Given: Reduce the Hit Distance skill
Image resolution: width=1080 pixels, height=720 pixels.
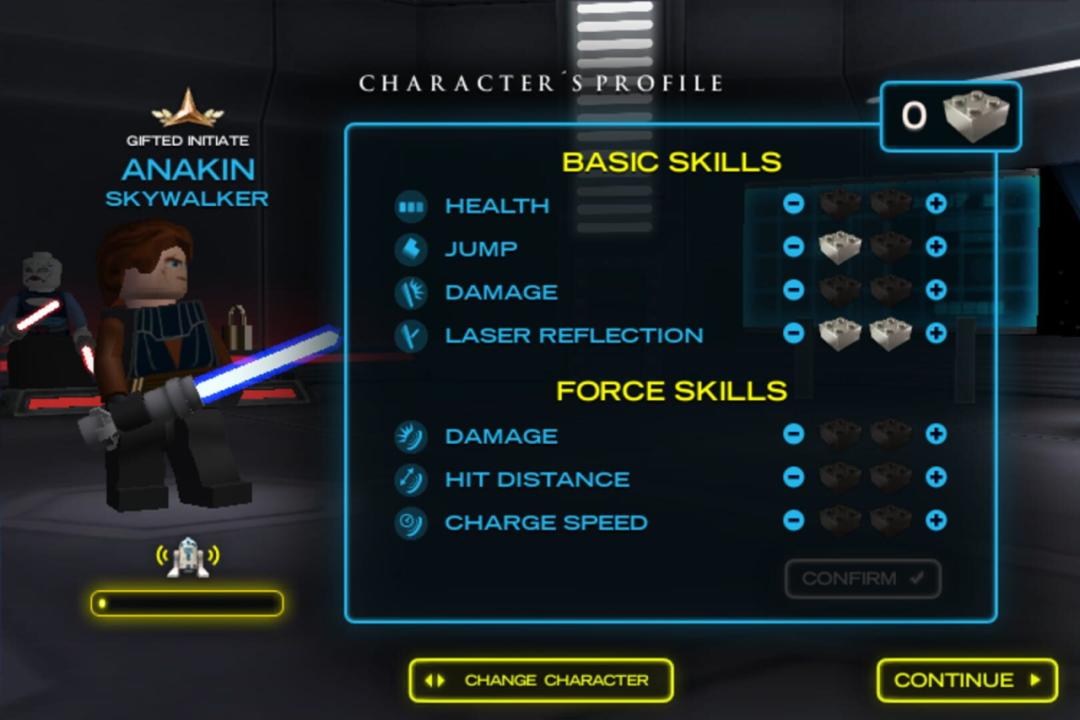Looking at the screenshot, I should coord(793,477).
